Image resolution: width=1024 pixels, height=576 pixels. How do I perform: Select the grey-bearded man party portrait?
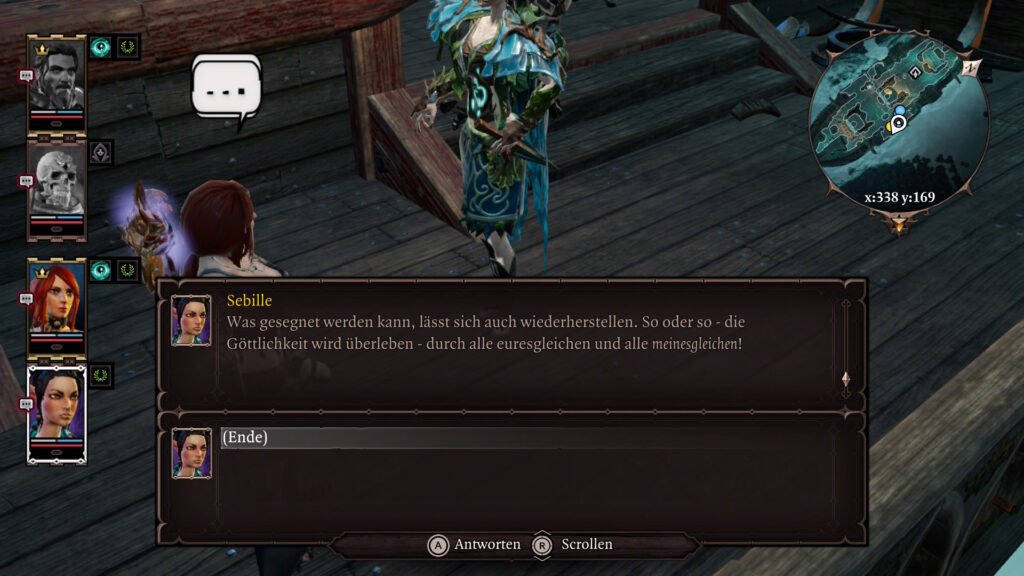(56, 78)
